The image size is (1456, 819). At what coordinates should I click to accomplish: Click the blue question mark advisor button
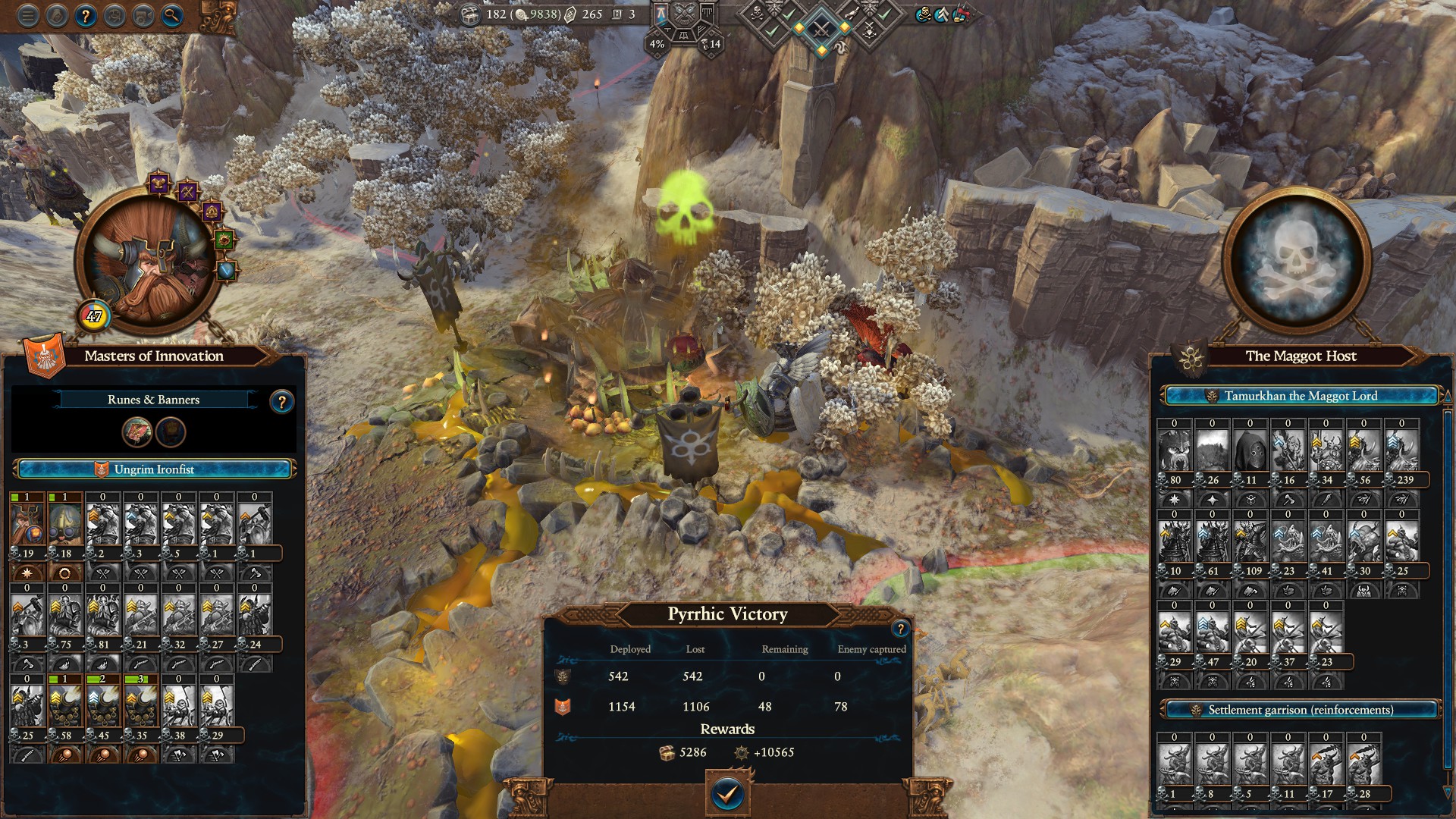coord(86,16)
